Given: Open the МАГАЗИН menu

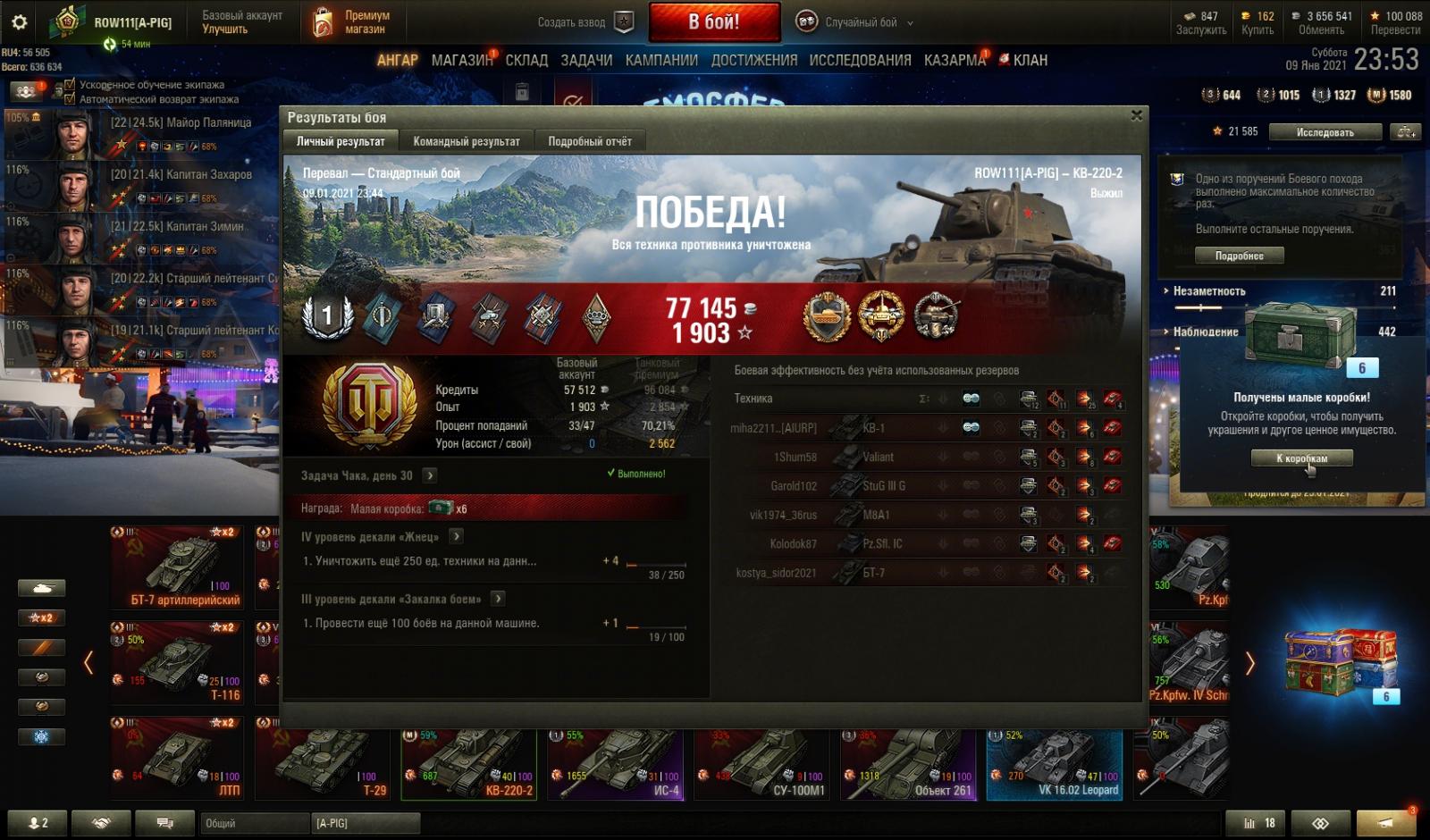Looking at the screenshot, I should point(461,60).
